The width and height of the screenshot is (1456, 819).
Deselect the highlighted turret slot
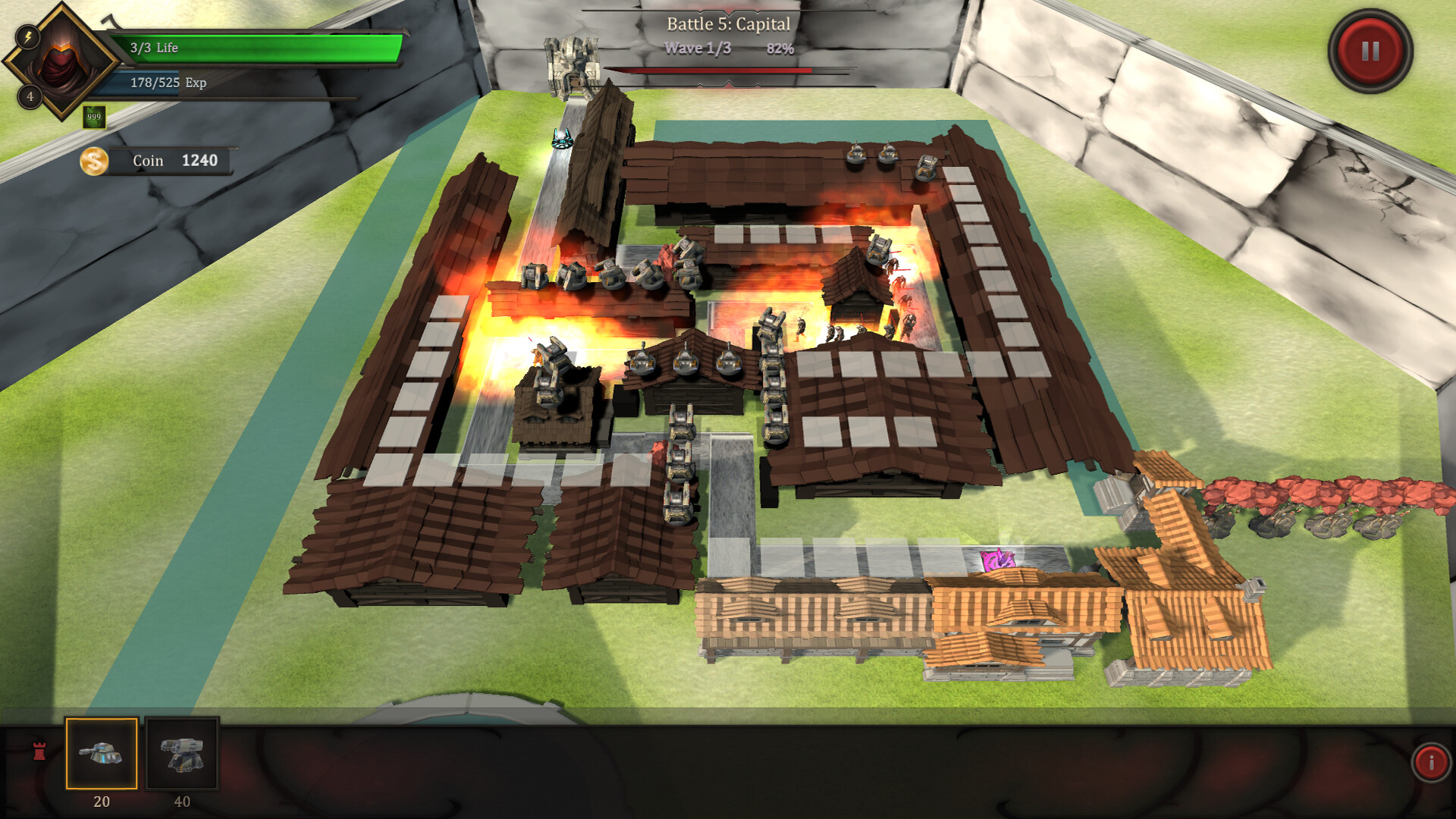[x=101, y=754]
